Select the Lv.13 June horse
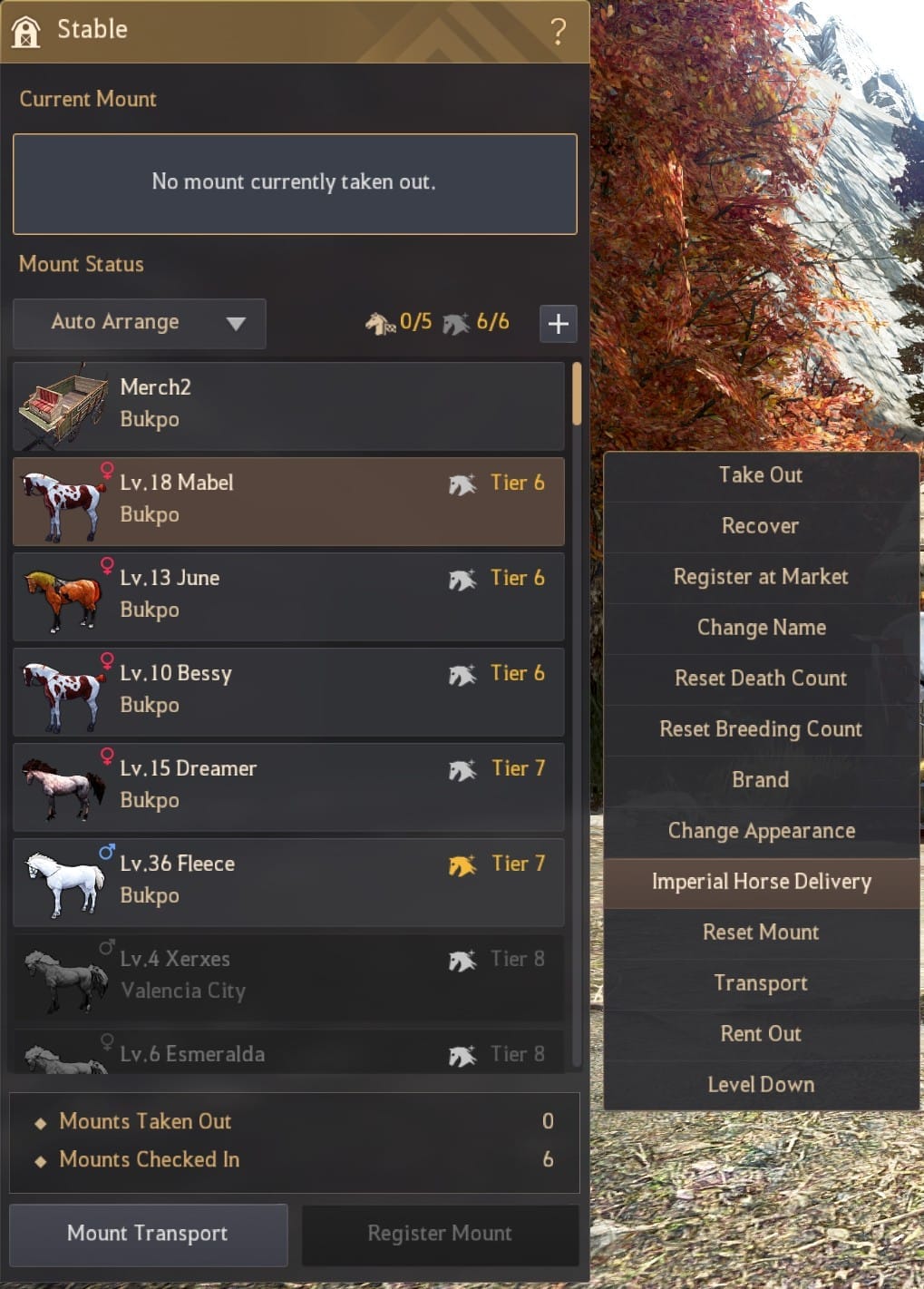Screen dimensions: 924x1289 [x=288, y=597]
